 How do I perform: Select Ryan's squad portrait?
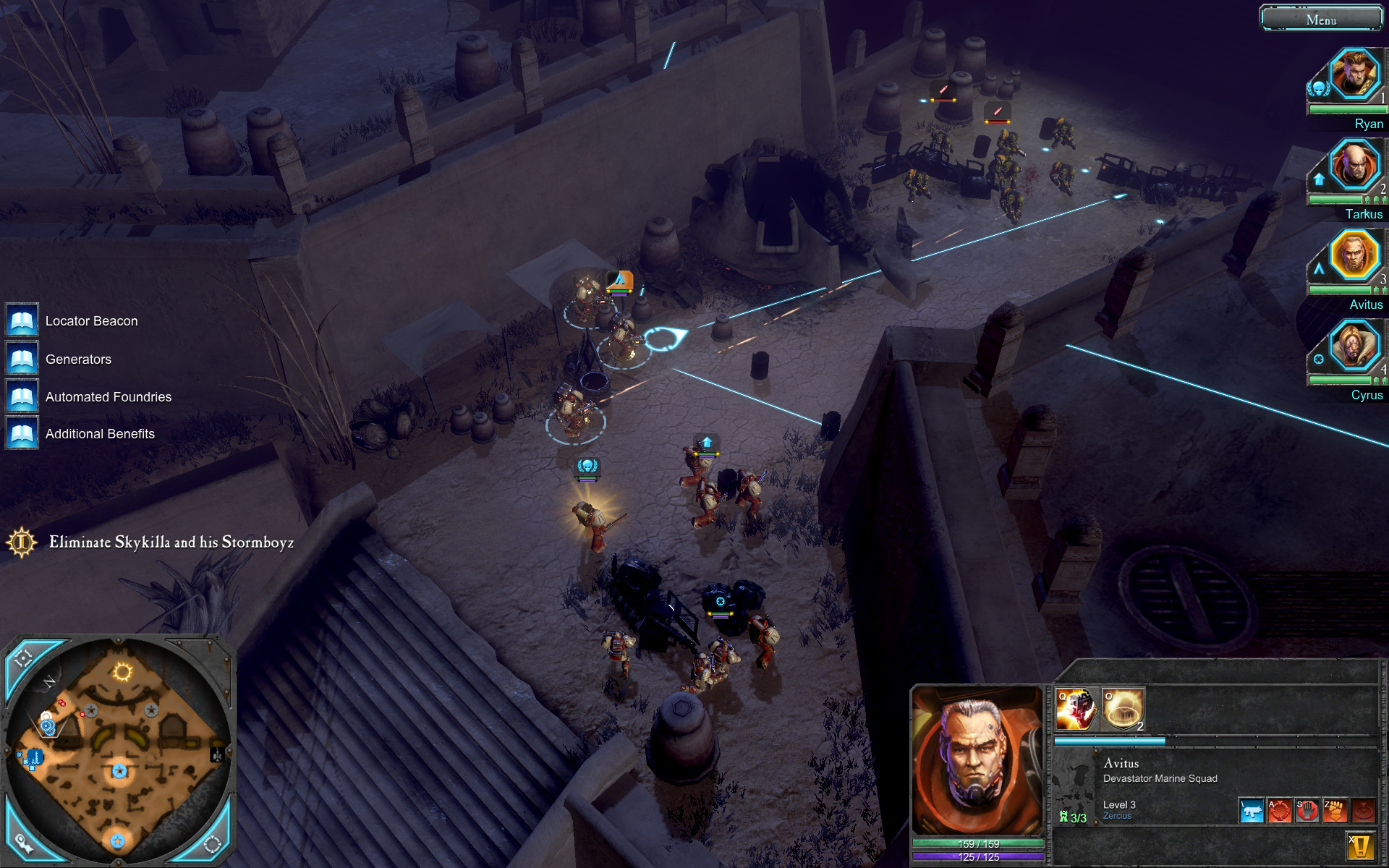click(x=1354, y=74)
